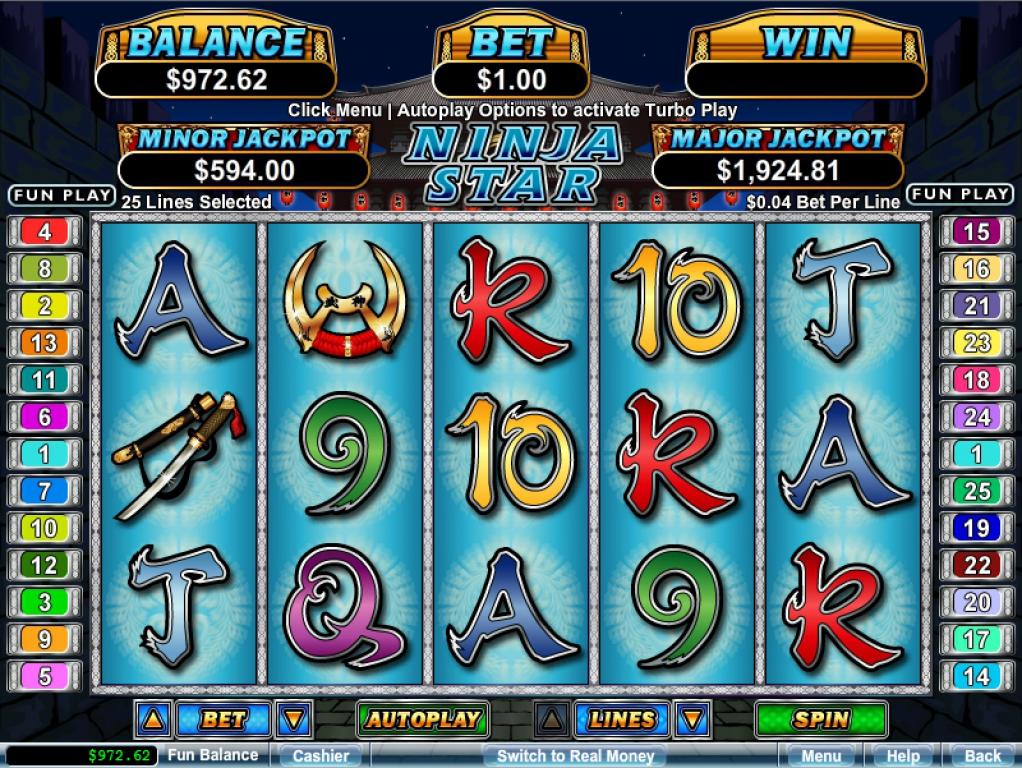
Task: Lower the number of lines with the down arrow
Action: pos(693,718)
